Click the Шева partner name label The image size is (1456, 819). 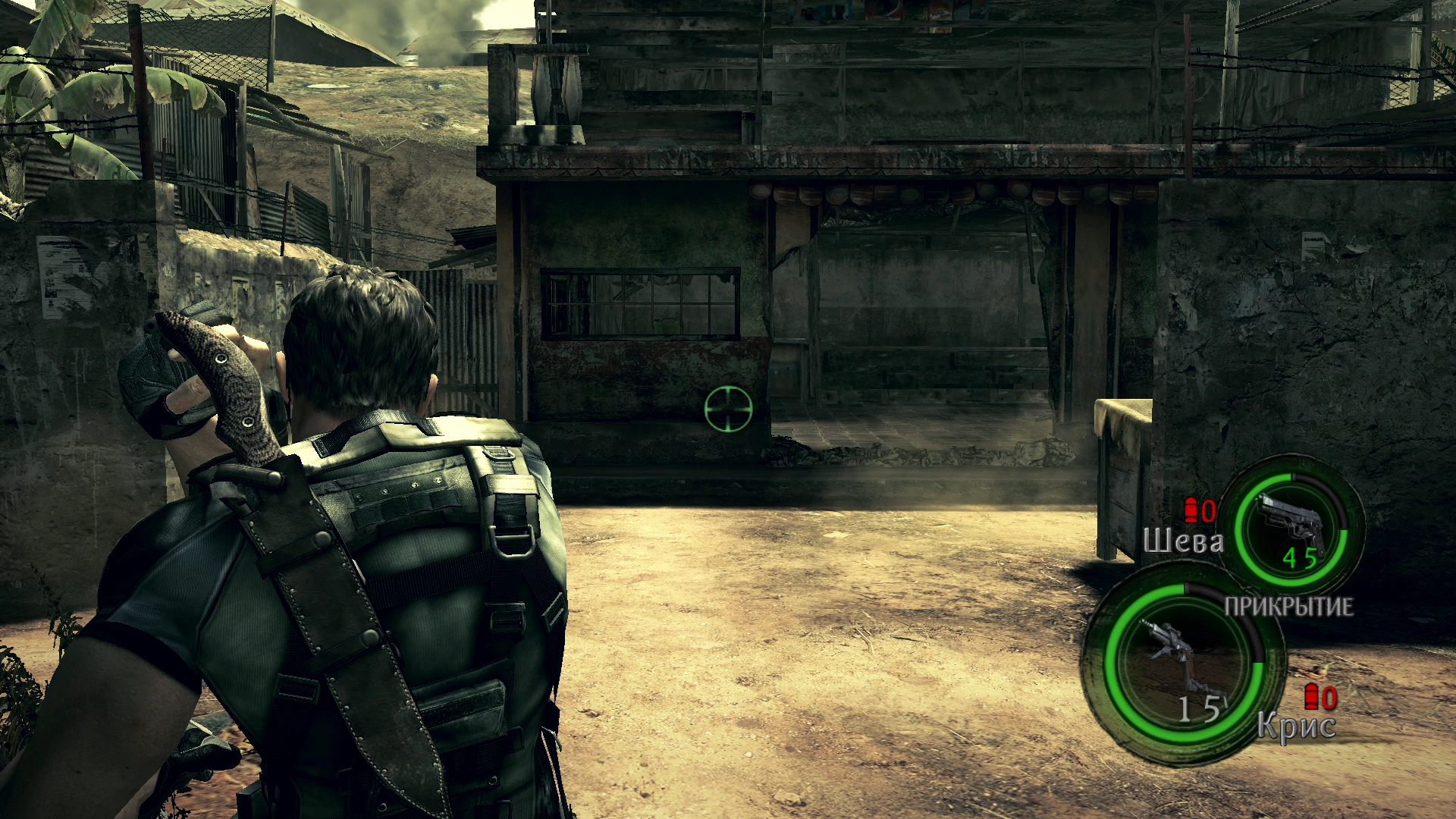click(x=1182, y=541)
